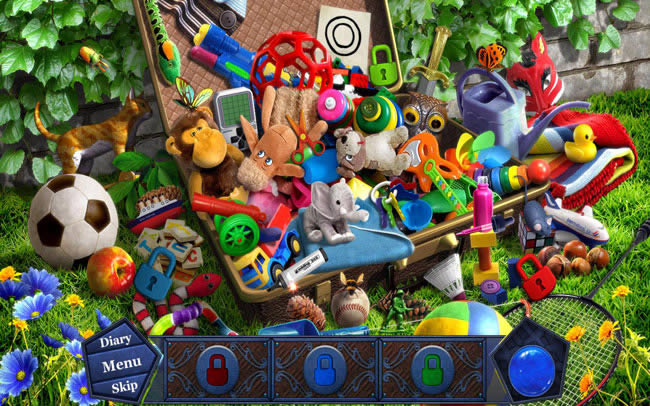
Task: Select the red padlock slot
Action: pos(216,369)
